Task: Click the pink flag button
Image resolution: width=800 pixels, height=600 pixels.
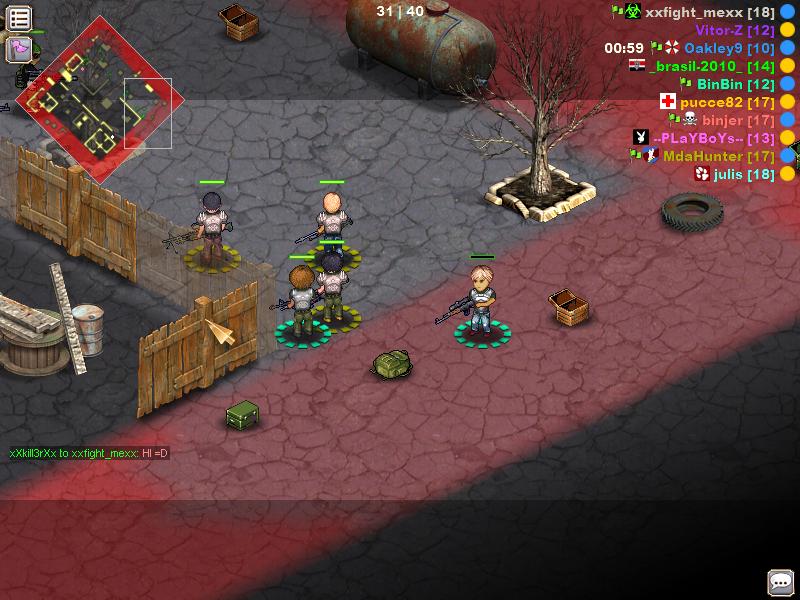Action: pos(20,48)
